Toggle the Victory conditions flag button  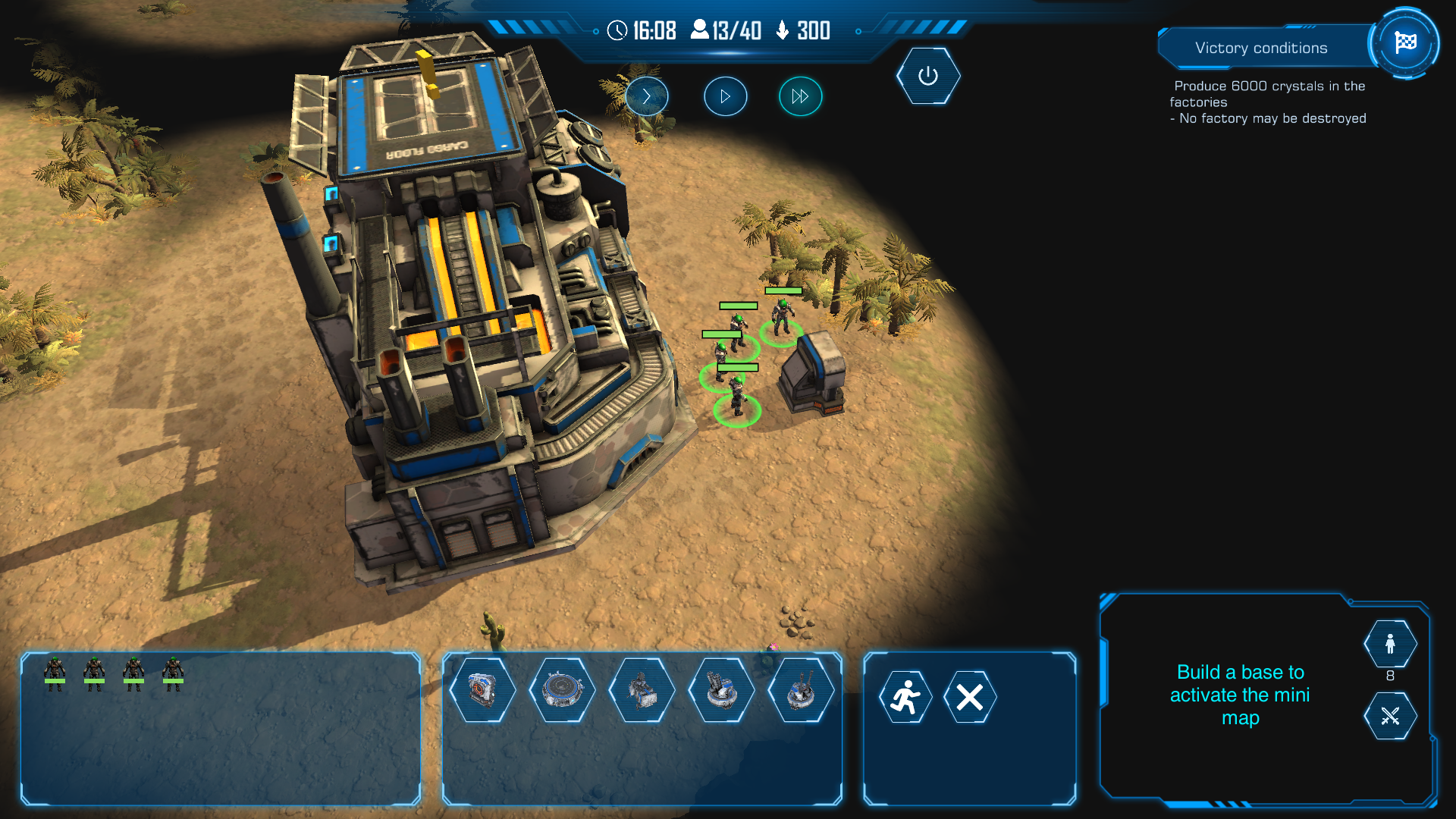click(x=1405, y=42)
